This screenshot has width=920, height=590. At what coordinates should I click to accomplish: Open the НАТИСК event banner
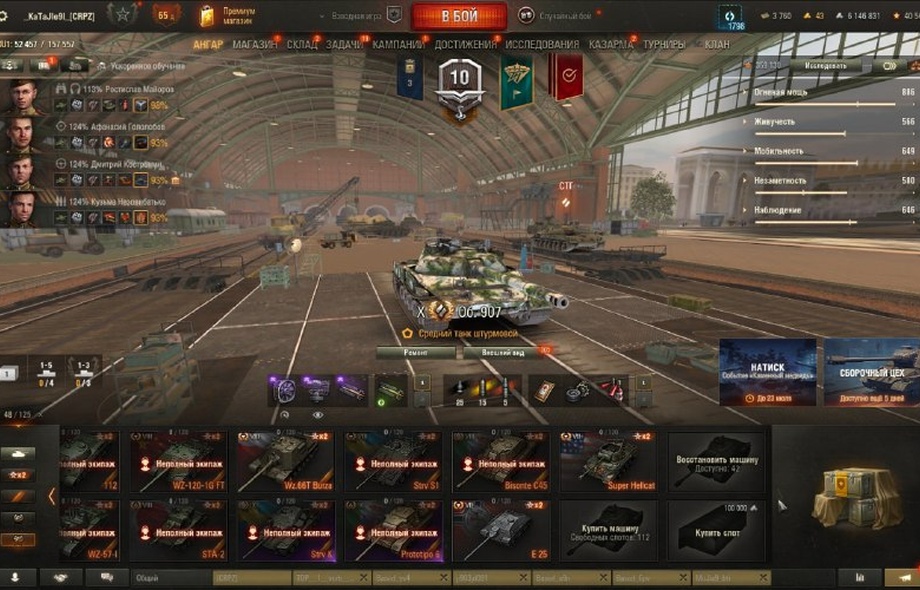pos(767,372)
